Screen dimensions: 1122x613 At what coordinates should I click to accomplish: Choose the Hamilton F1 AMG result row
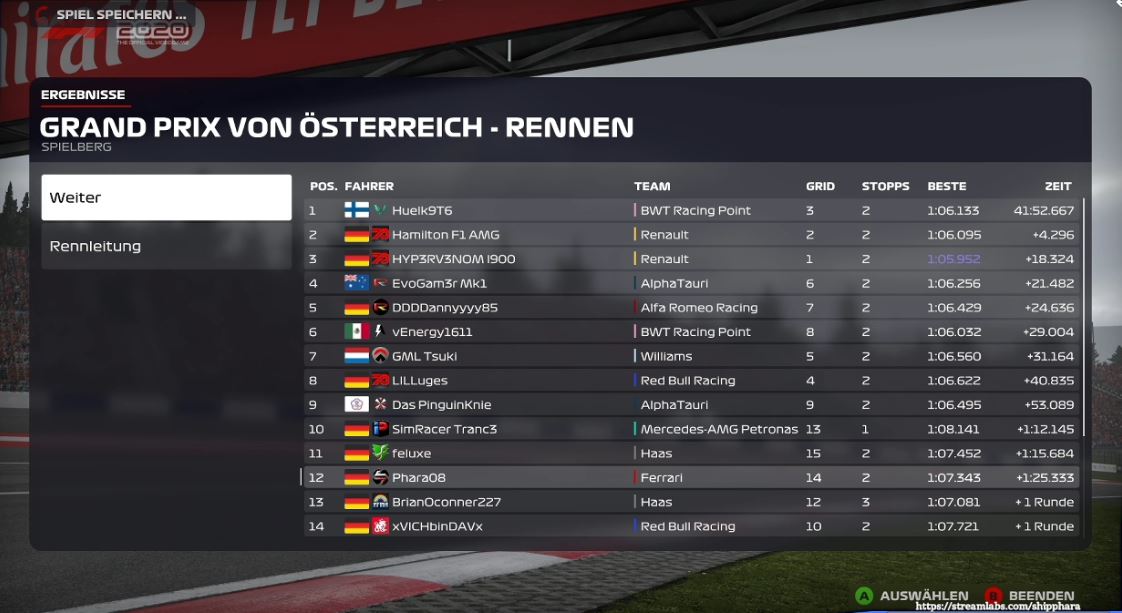pos(690,235)
